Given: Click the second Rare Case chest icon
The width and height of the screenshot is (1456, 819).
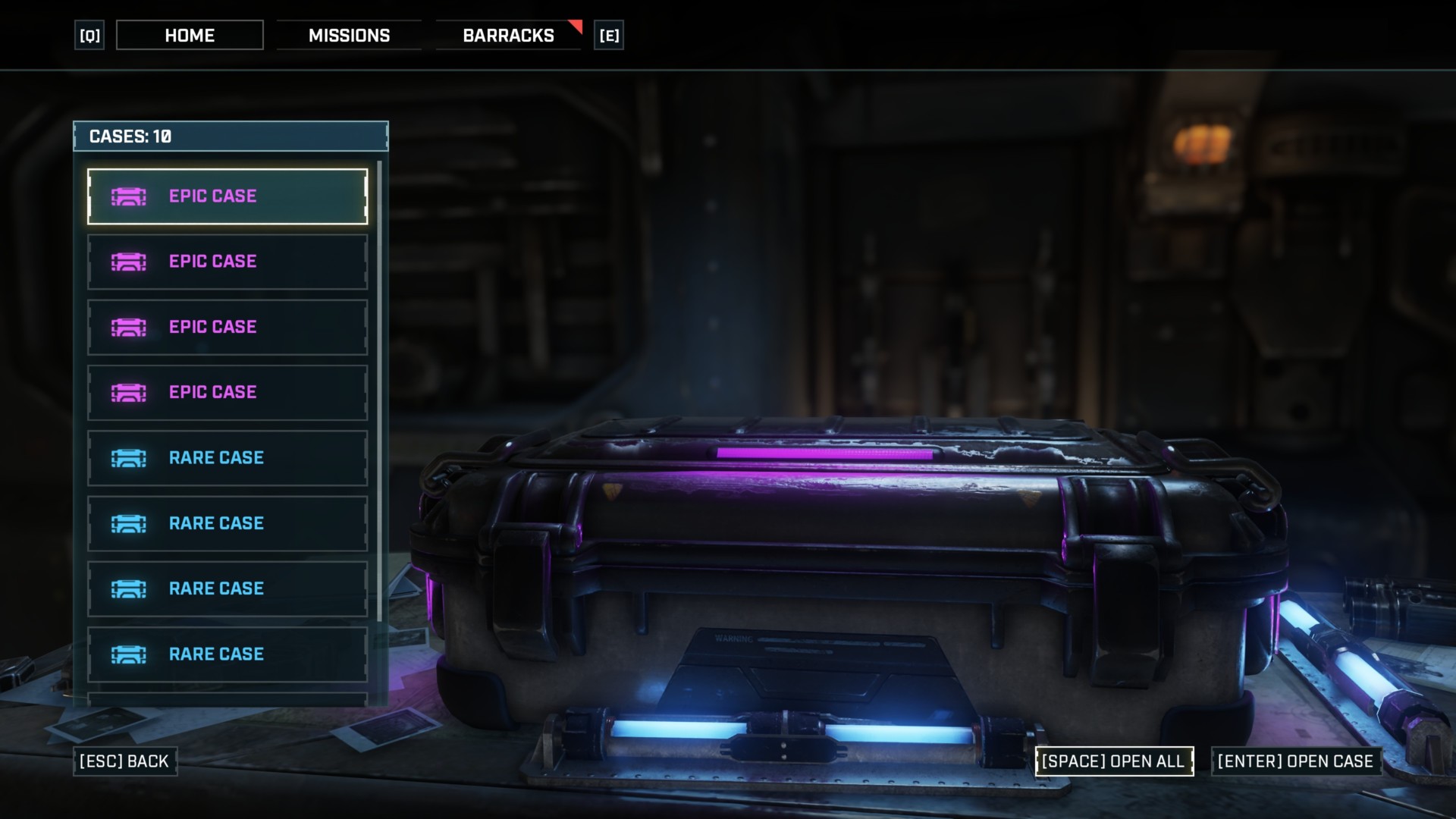Looking at the screenshot, I should [129, 522].
